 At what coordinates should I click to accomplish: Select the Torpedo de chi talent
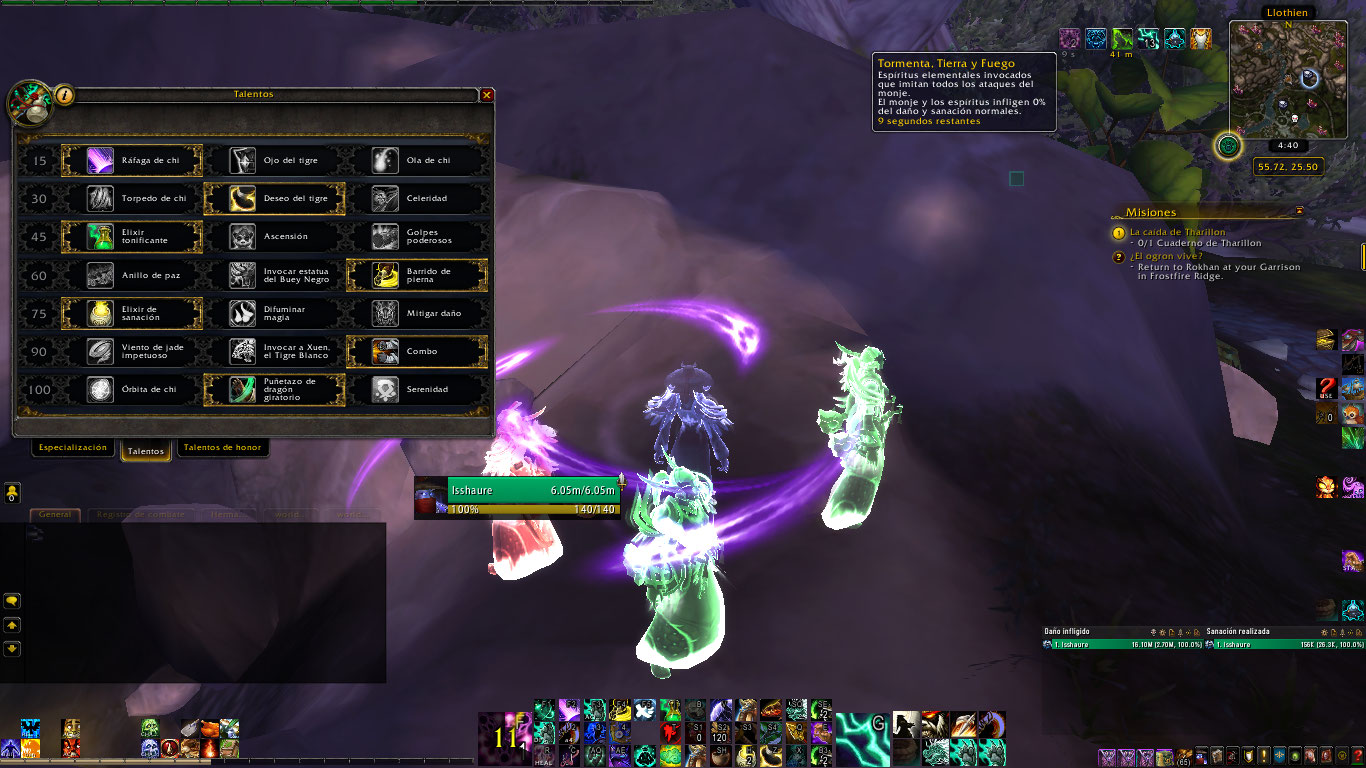132,198
